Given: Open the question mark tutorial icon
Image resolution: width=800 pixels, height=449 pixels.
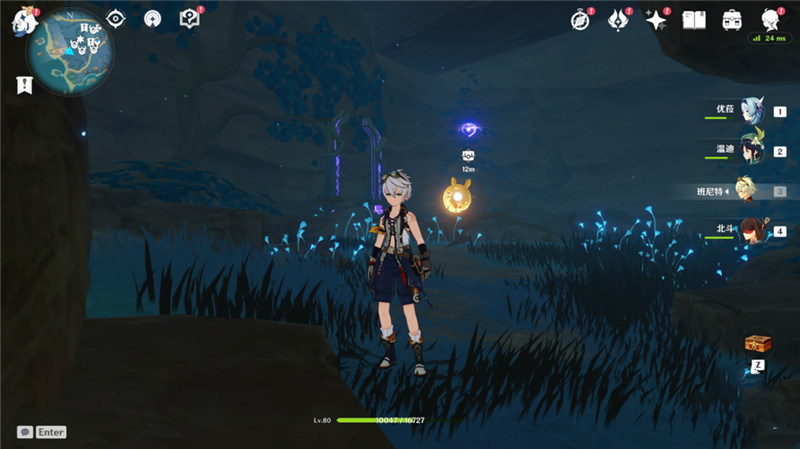Looking at the screenshot, I should point(188,19).
